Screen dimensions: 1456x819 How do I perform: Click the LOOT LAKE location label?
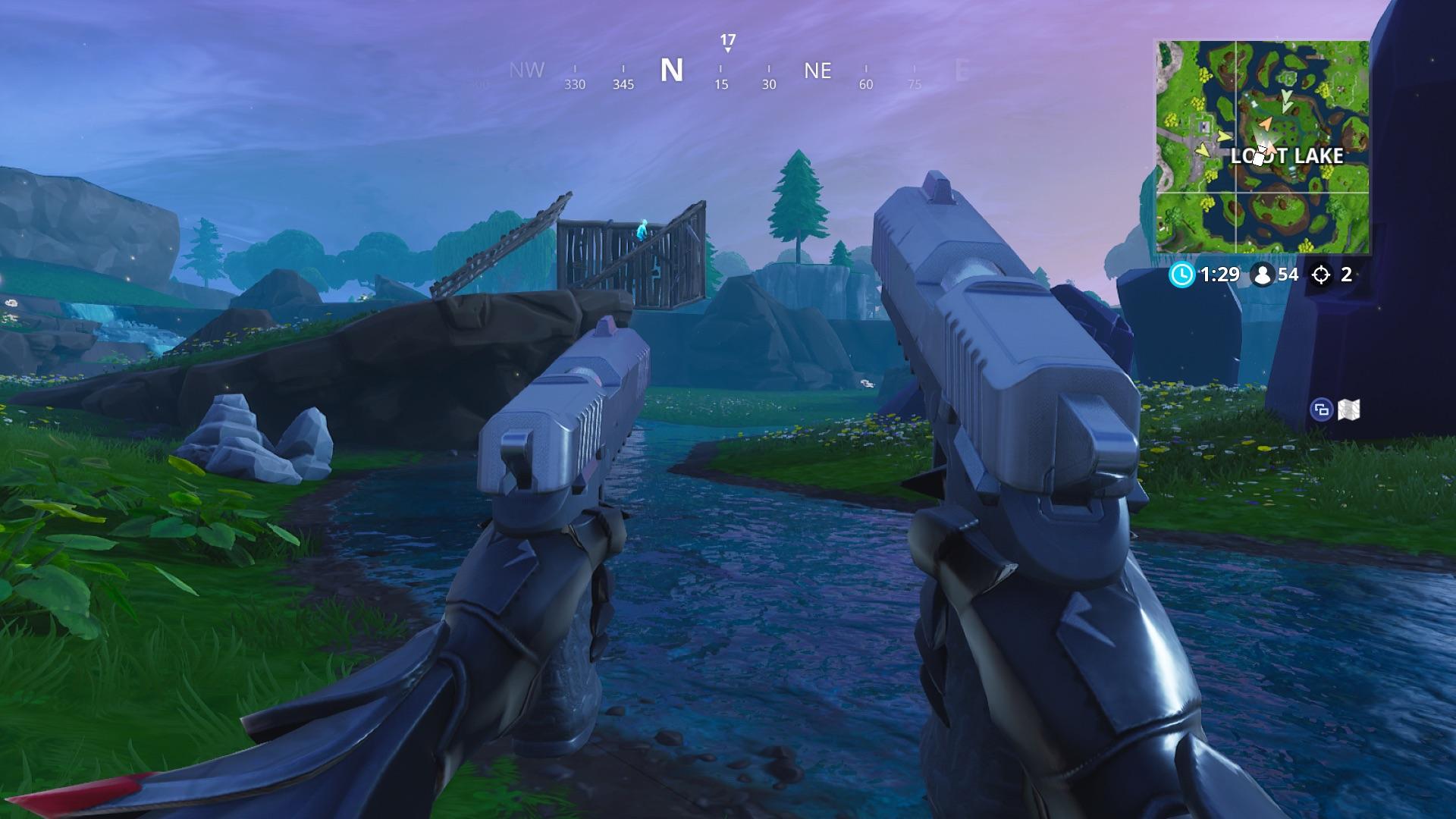coord(1288,155)
